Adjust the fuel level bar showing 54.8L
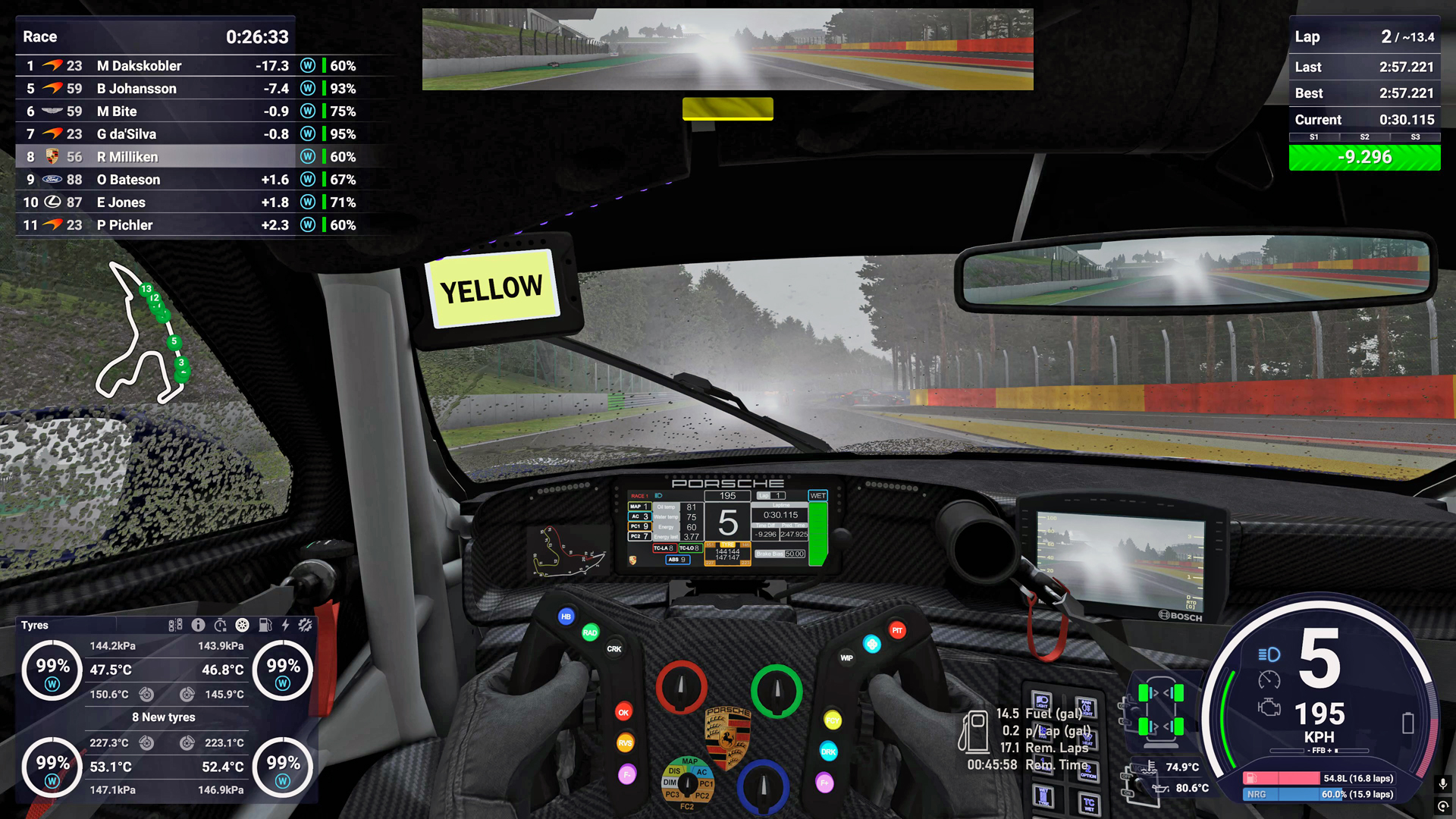This screenshot has width=1456, height=819. (x=1321, y=778)
